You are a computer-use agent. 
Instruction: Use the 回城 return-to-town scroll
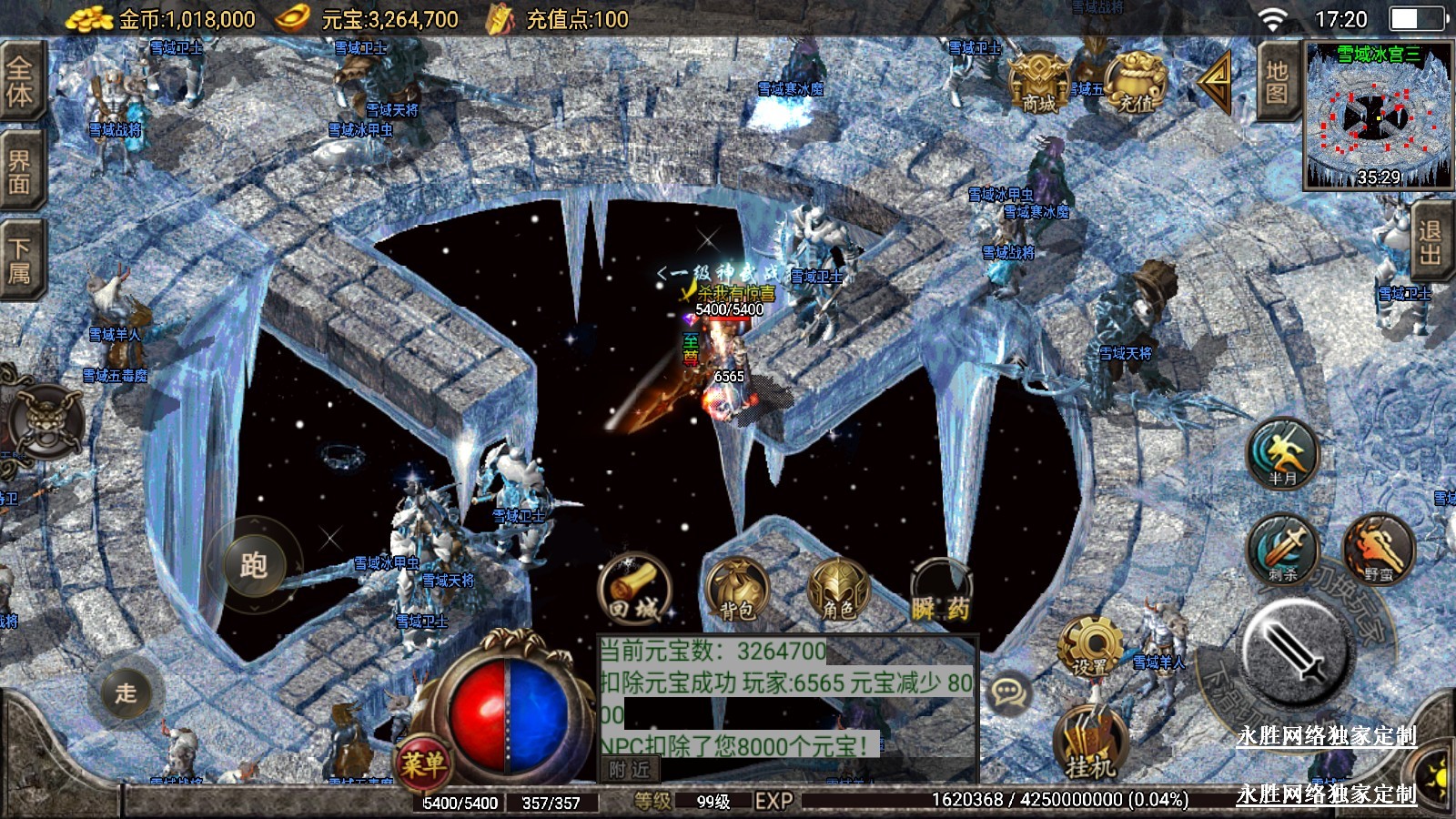(634, 590)
